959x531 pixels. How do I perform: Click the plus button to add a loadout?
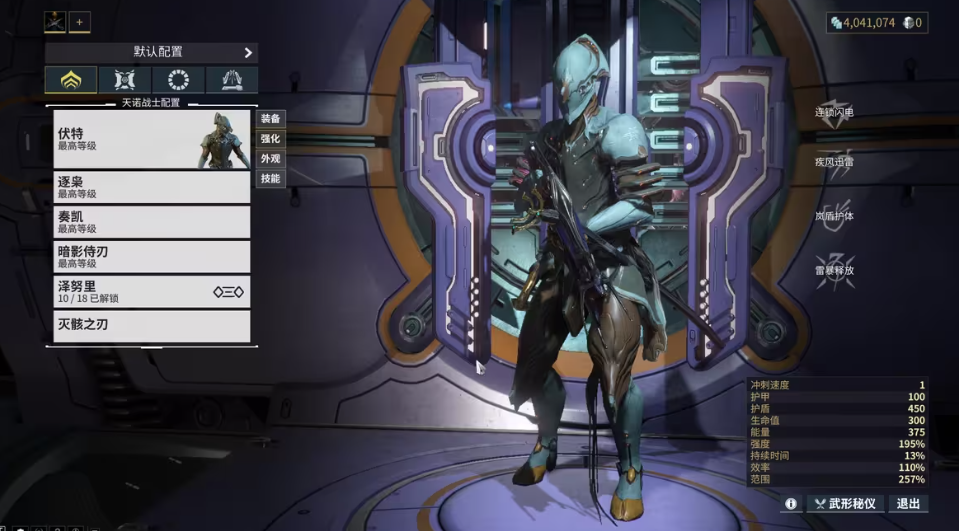pyautogui.click(x=80, y=22)
